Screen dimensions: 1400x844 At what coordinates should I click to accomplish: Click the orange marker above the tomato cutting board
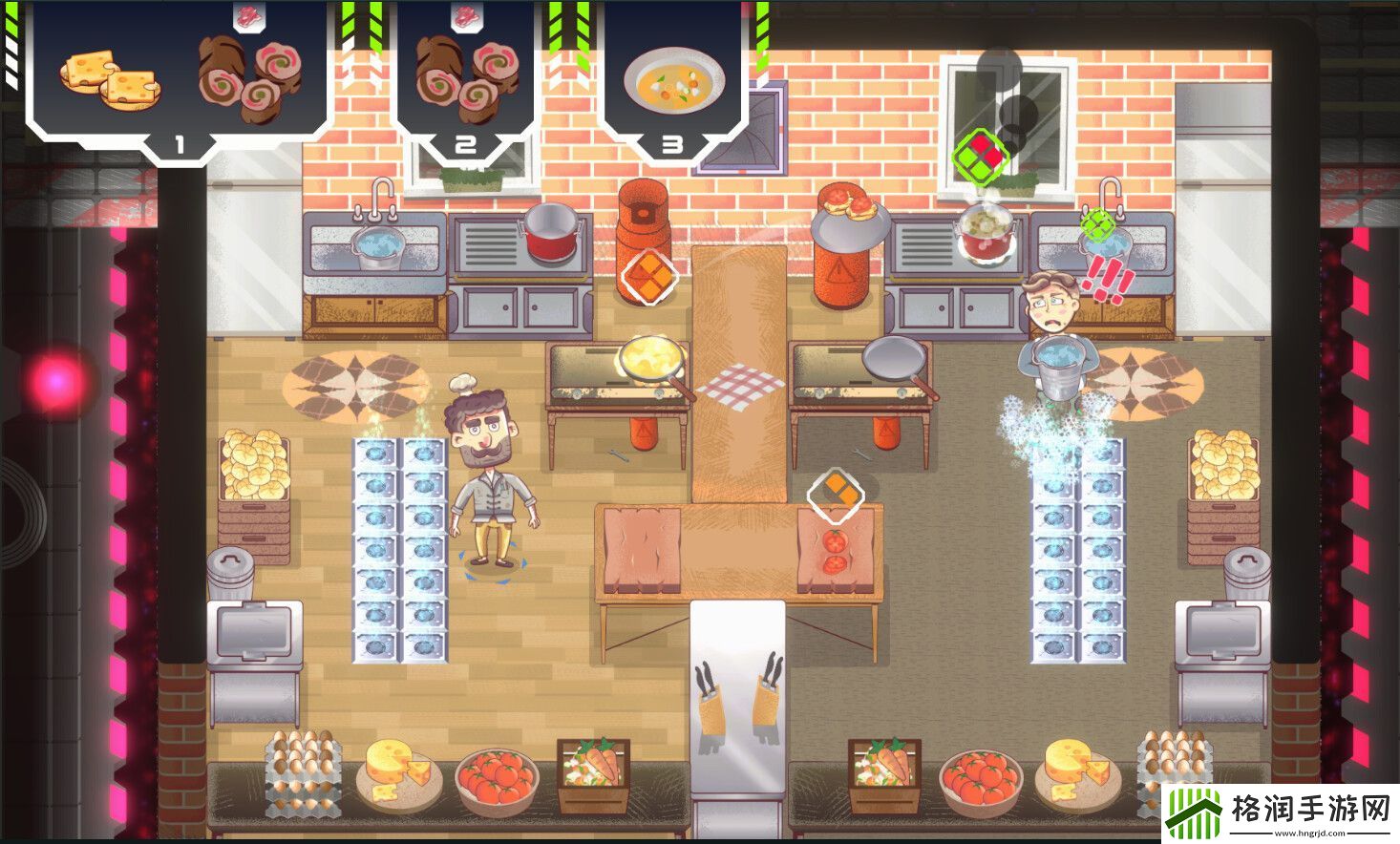pyautogui.click(x=837, y=493)
